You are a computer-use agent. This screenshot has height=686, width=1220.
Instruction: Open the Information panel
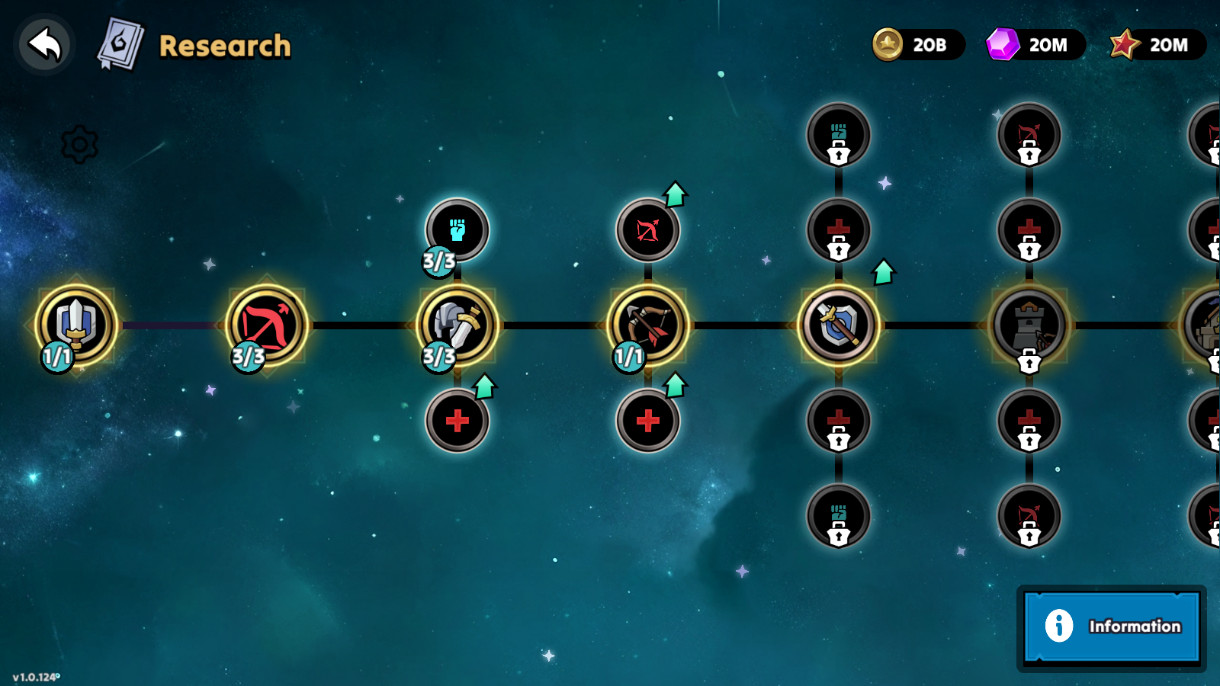1111,627
